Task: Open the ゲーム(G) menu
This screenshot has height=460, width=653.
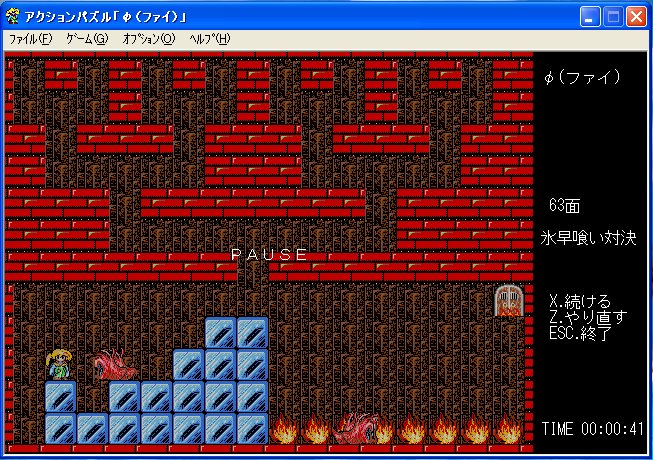Action: pyautogui.click(x=86, y=39)
